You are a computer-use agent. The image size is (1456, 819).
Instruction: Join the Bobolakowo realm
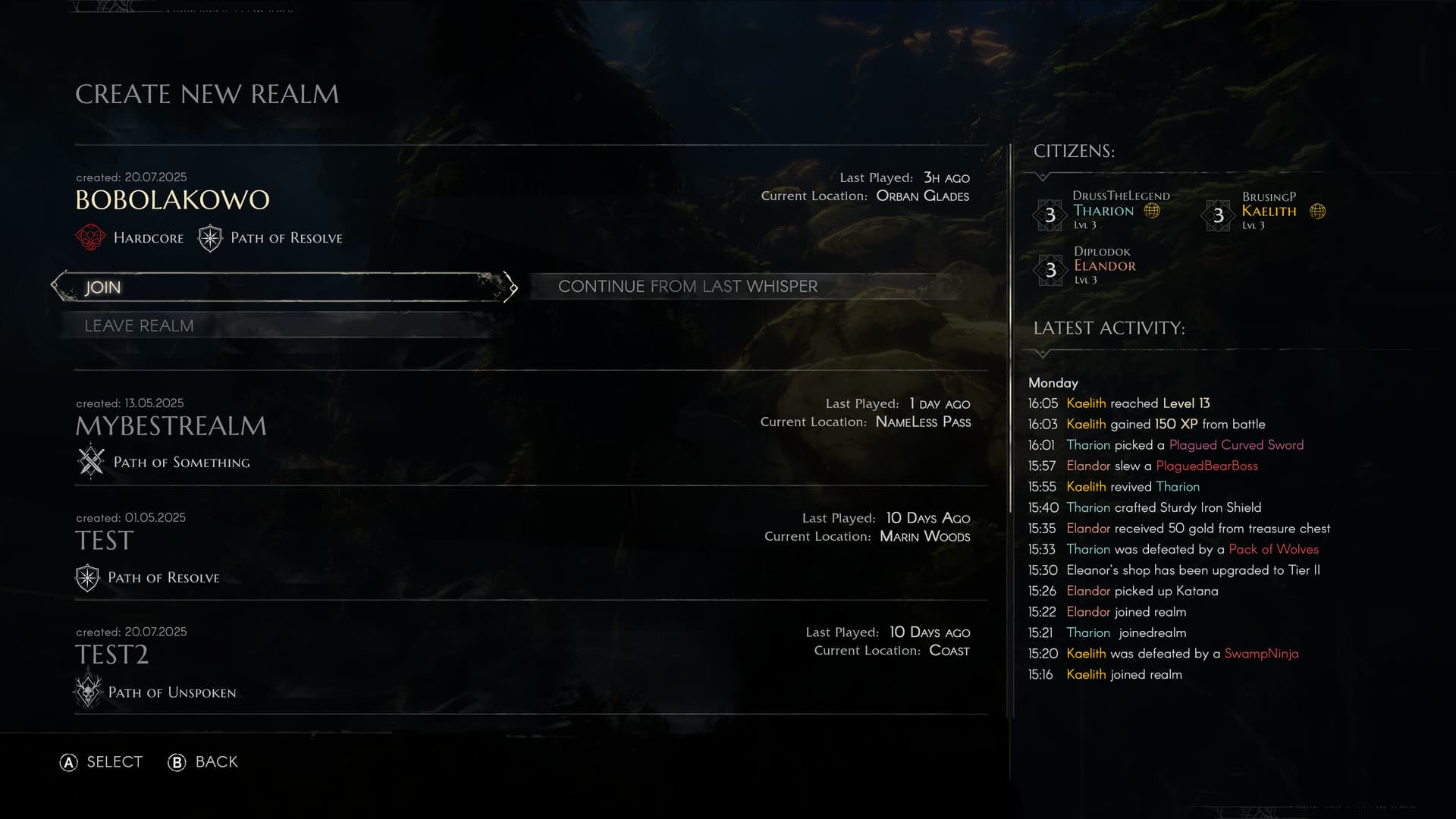tap(284, 287)
